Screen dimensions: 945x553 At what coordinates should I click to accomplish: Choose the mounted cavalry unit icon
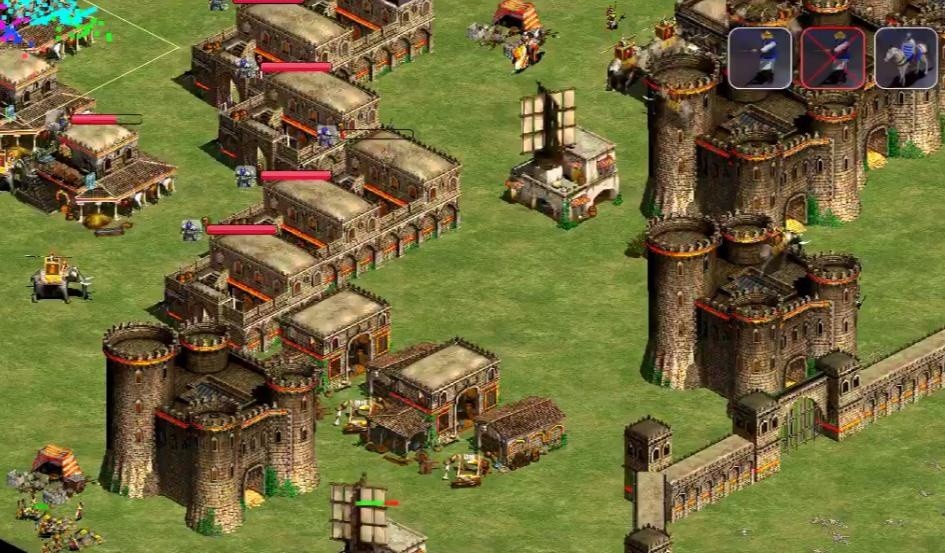(x=906, y=58)
